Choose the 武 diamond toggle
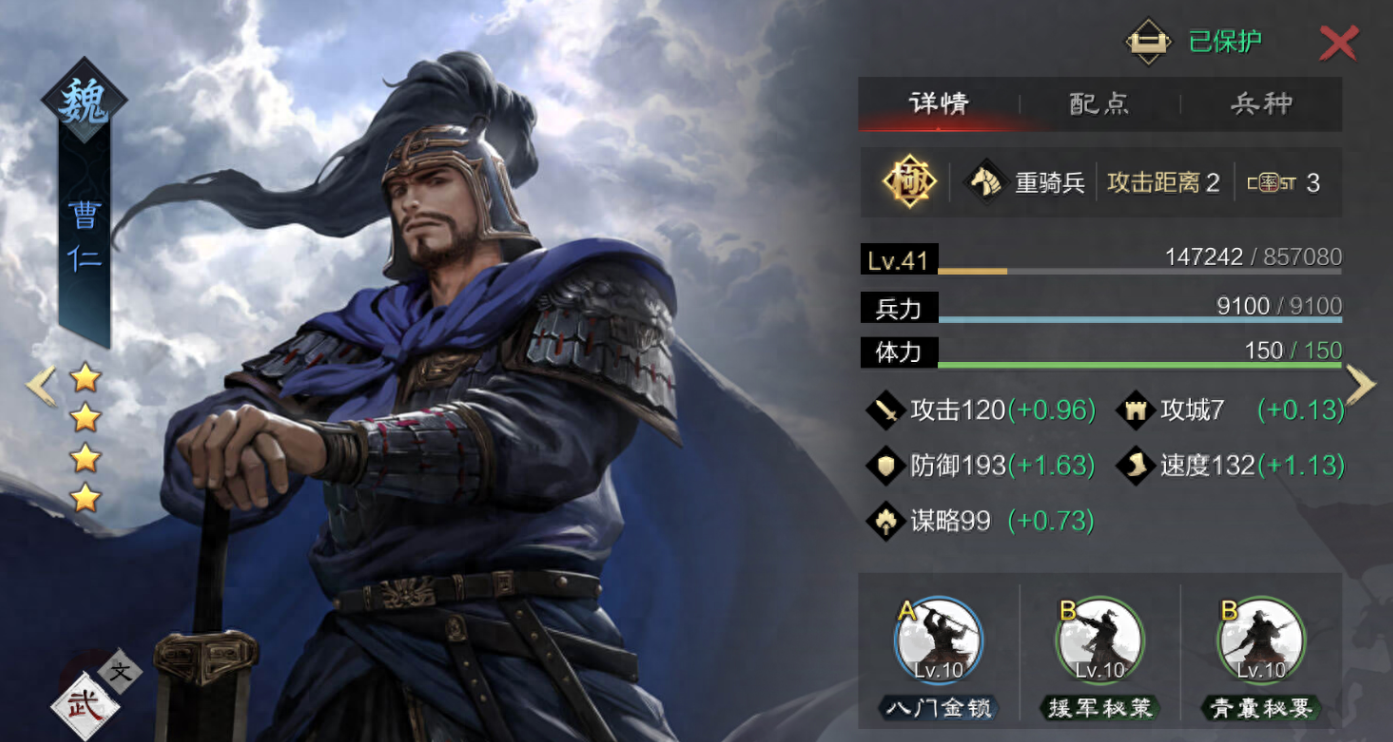1393x742 pixels. click(85, 705)
